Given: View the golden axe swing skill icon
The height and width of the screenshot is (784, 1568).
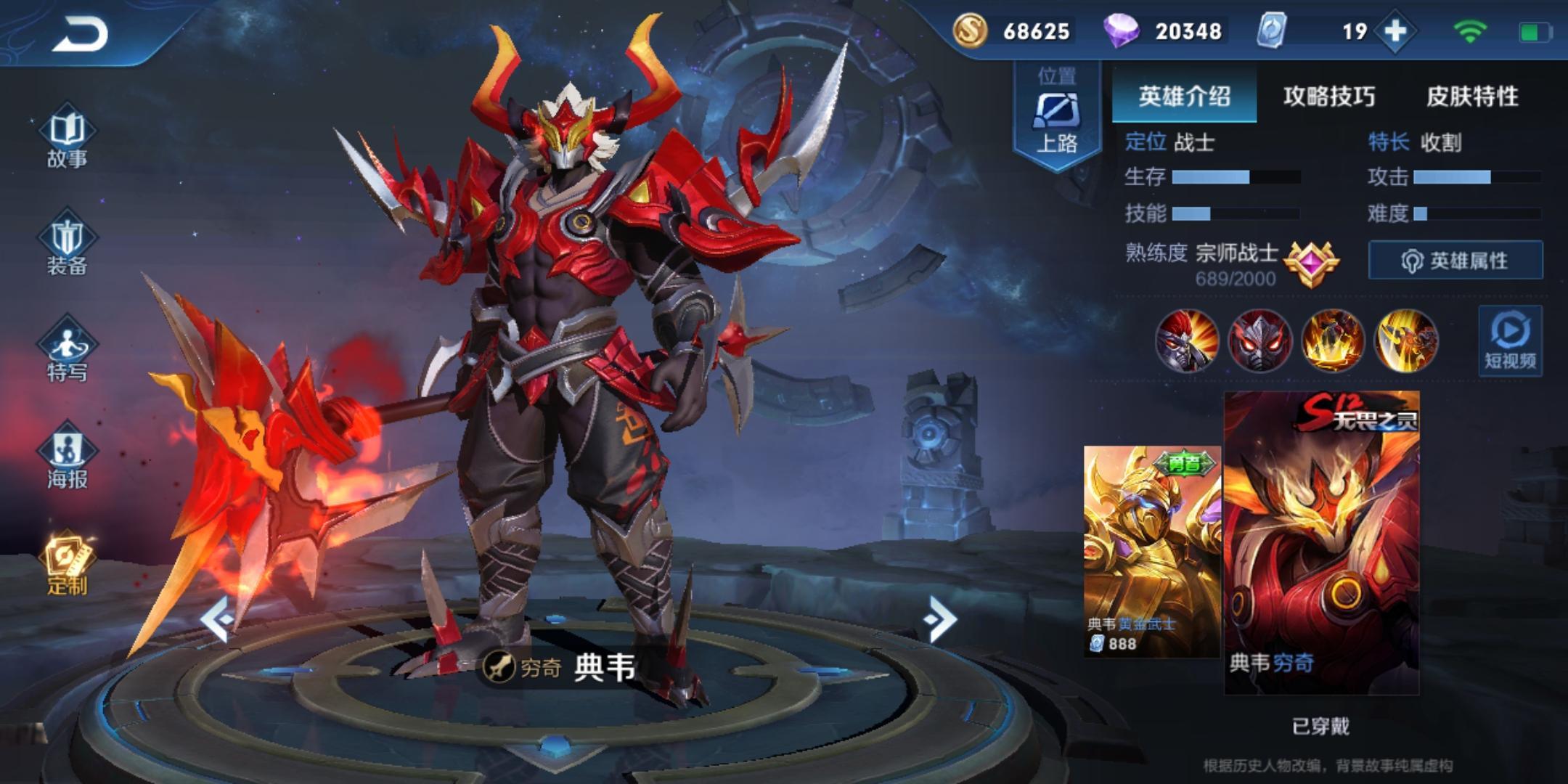Looking at the screenshot, I should [1405, 340].
